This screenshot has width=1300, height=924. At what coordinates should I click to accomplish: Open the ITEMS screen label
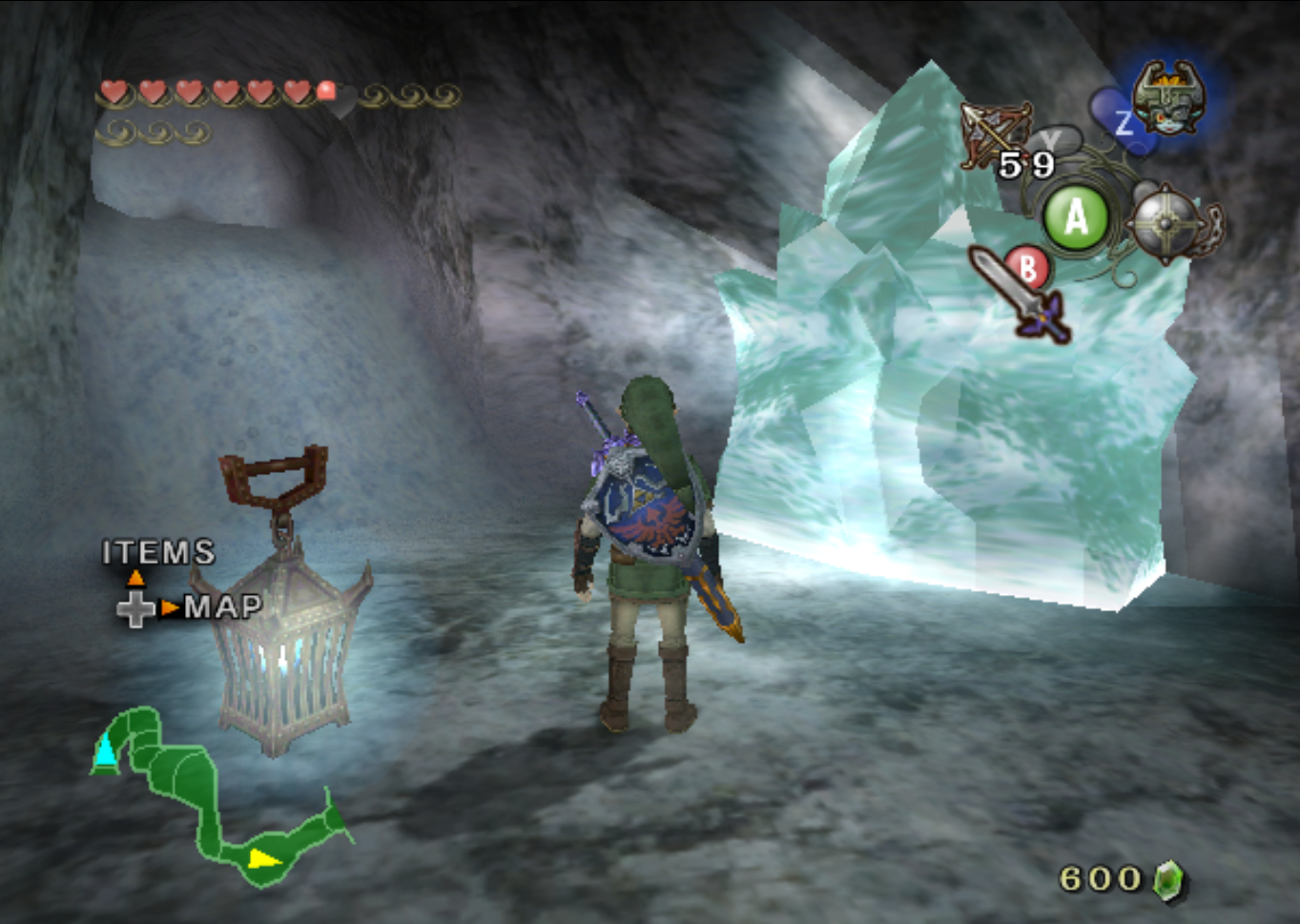click(158, 552)
